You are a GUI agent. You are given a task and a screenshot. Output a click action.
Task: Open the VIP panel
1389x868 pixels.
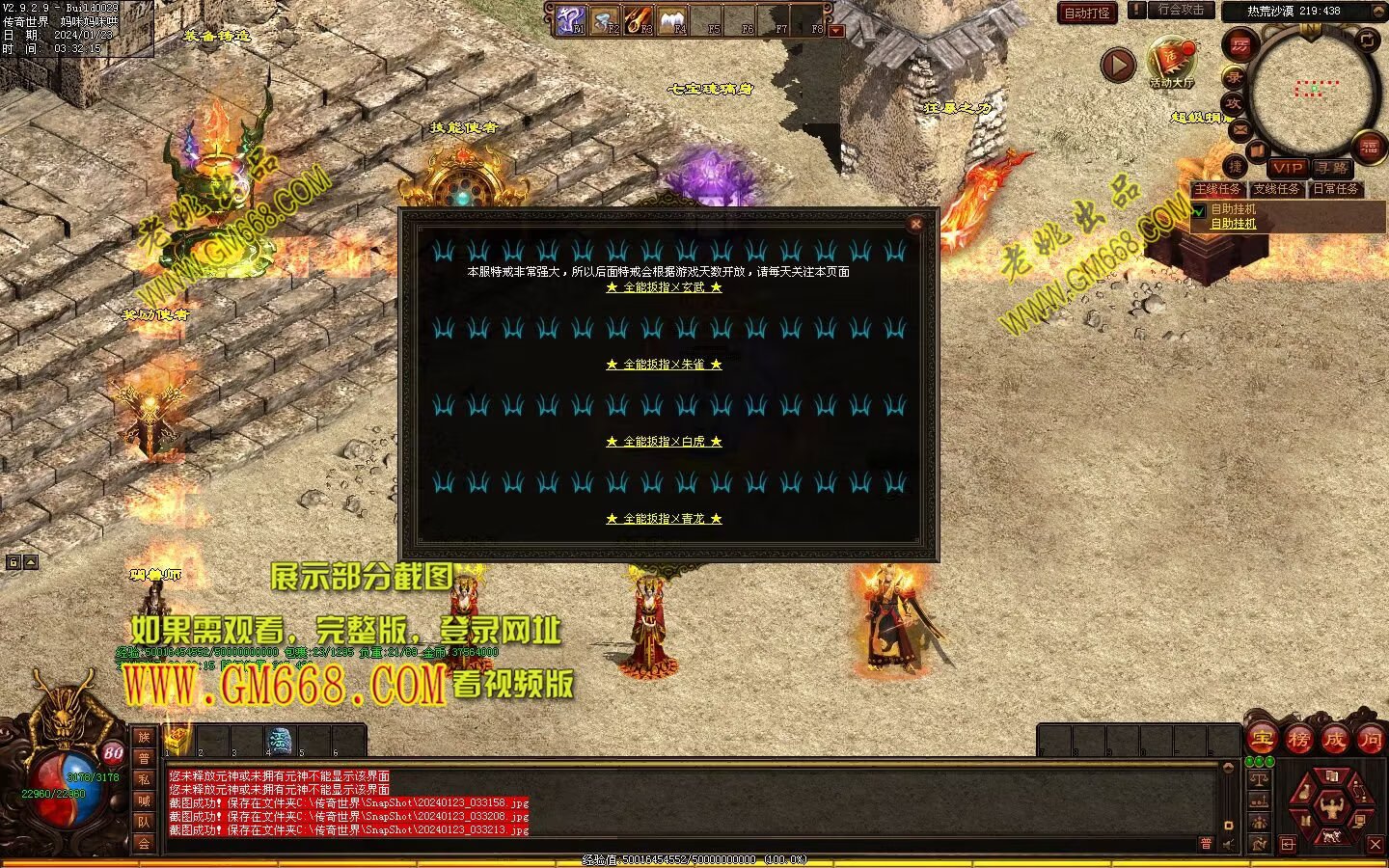pos(1287,168)
